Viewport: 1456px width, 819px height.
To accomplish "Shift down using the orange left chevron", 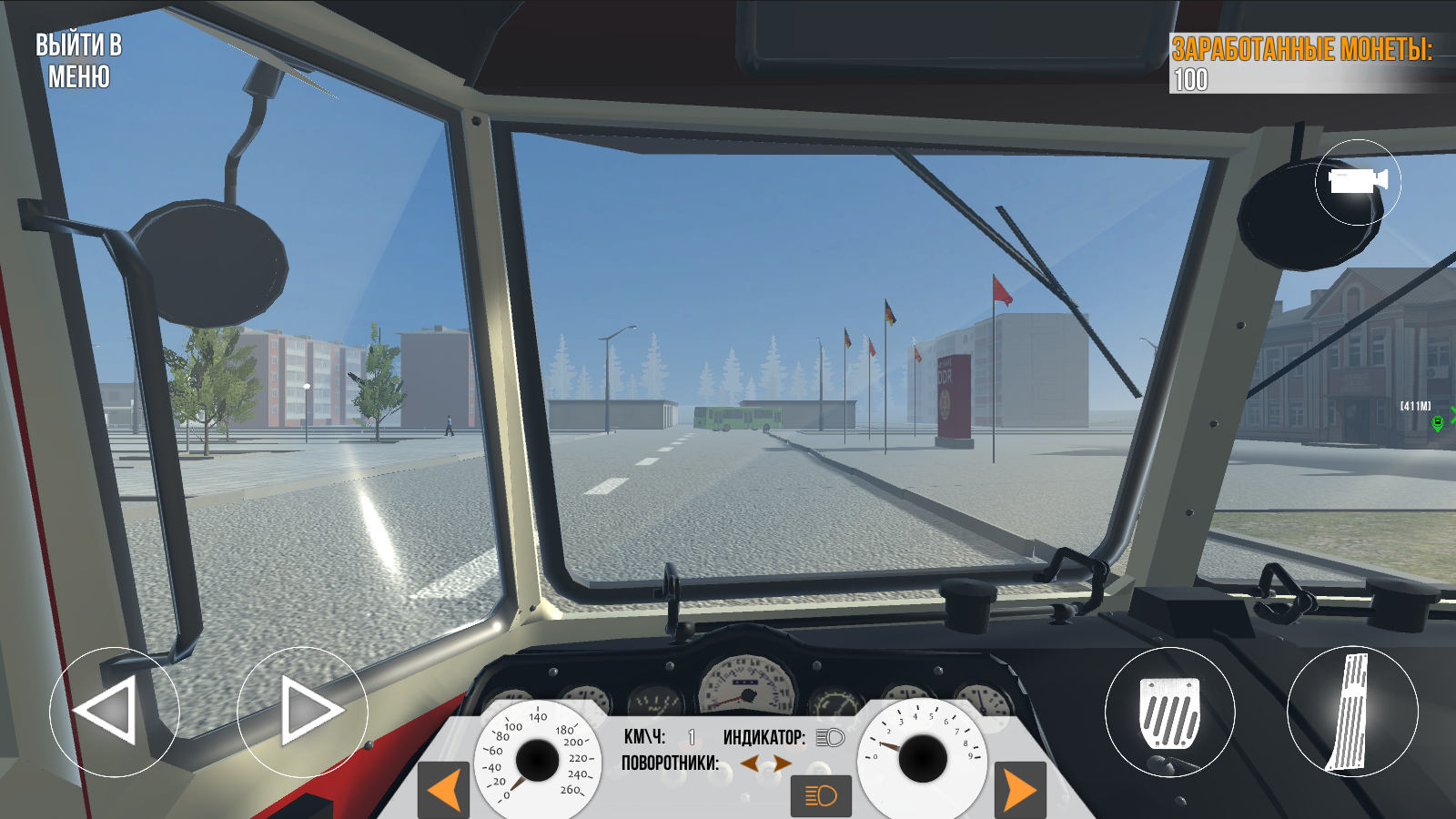I will tap(441, 788).
